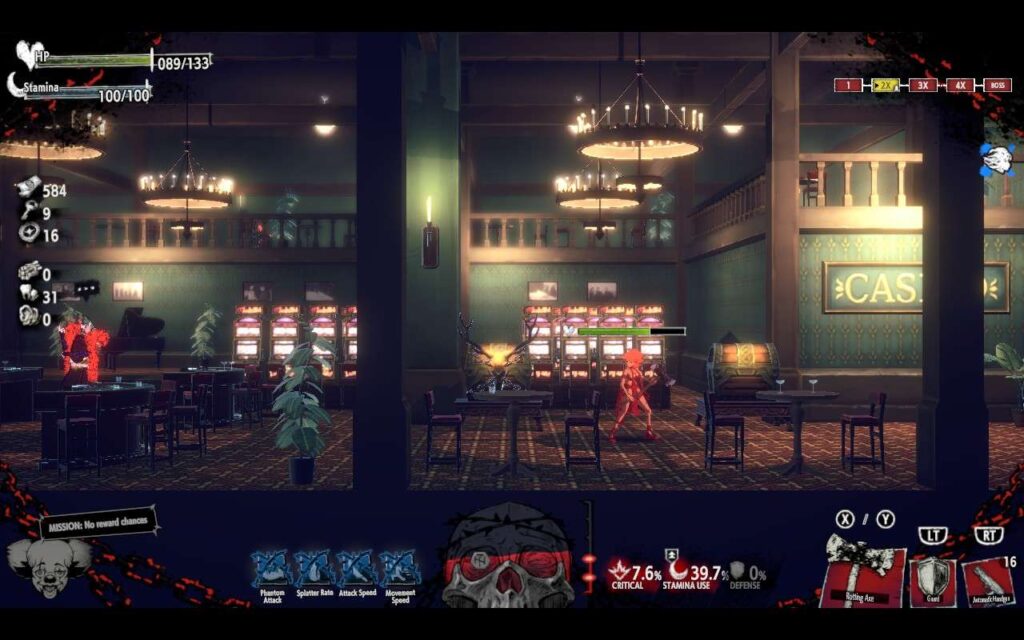Click the Phantom Attack buff icon
The image size is (1024, 640).
[269, 567]
